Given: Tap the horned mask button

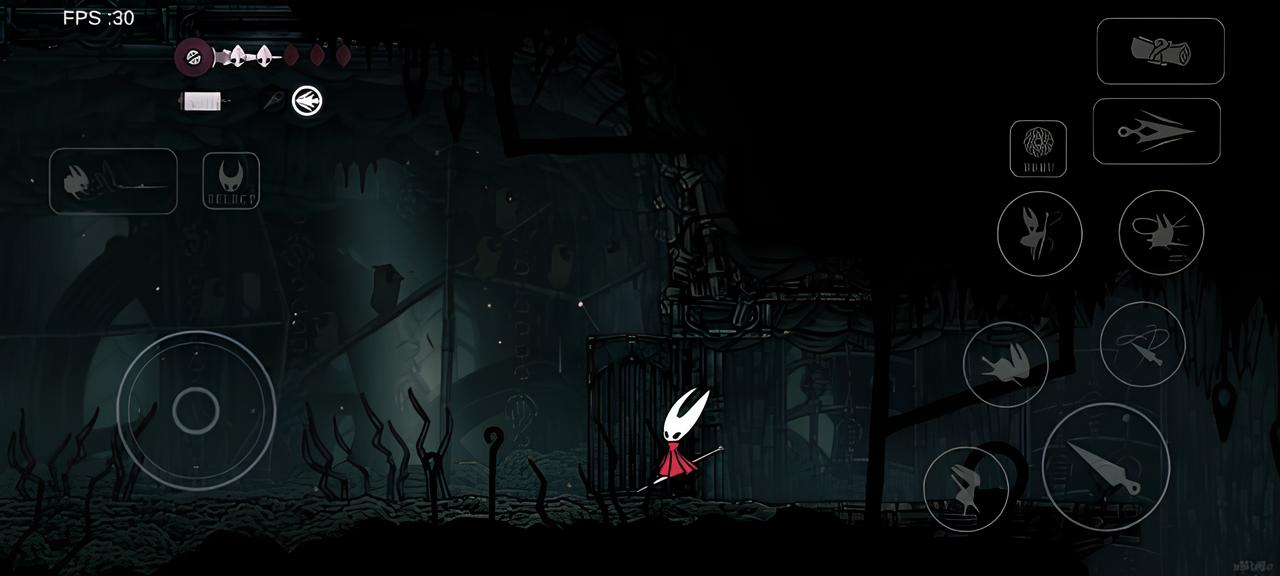Looking at the screenshot, I should tap(231, 181).
